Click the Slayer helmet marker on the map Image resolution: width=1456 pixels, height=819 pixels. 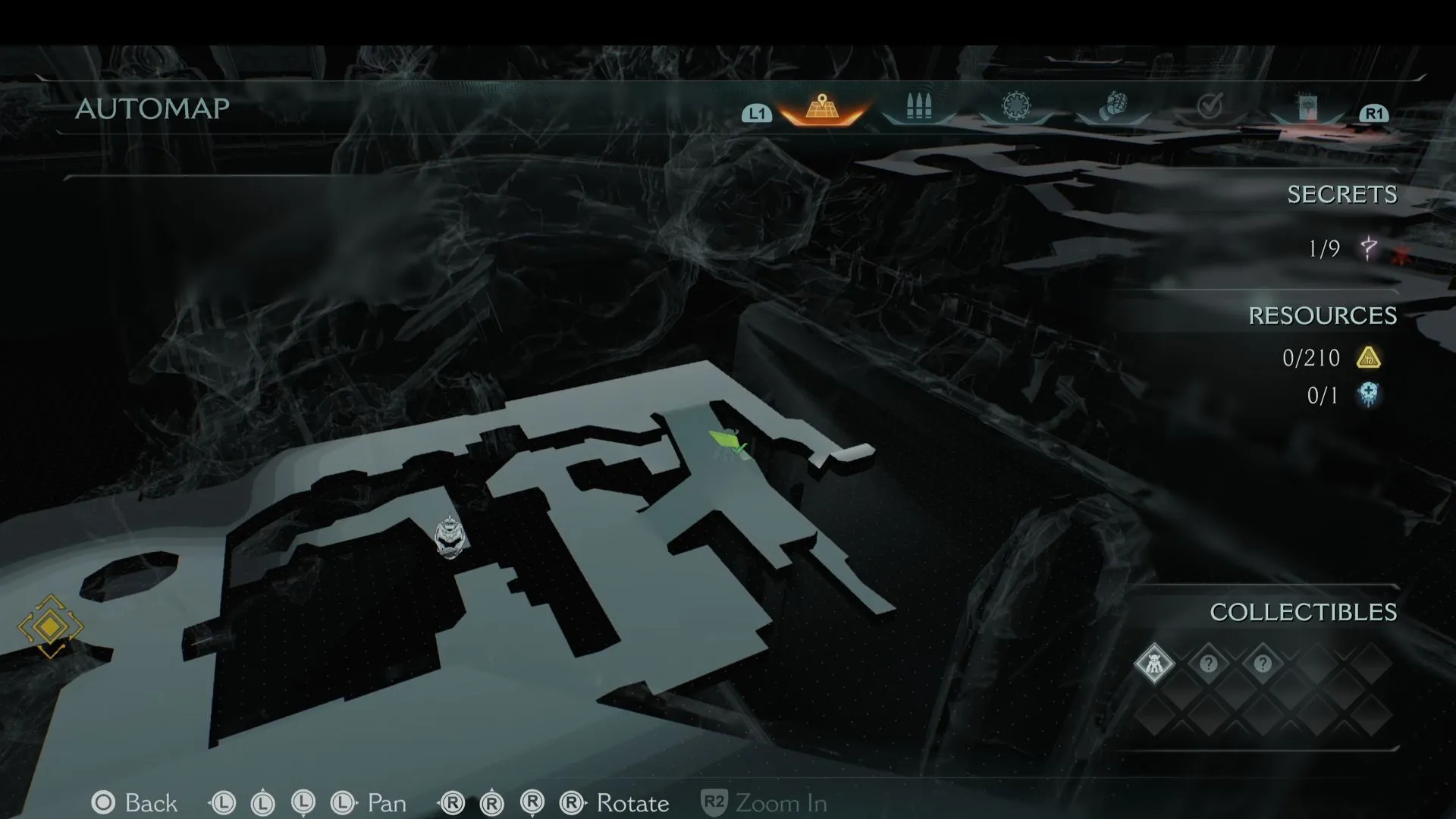click(450, 537)
